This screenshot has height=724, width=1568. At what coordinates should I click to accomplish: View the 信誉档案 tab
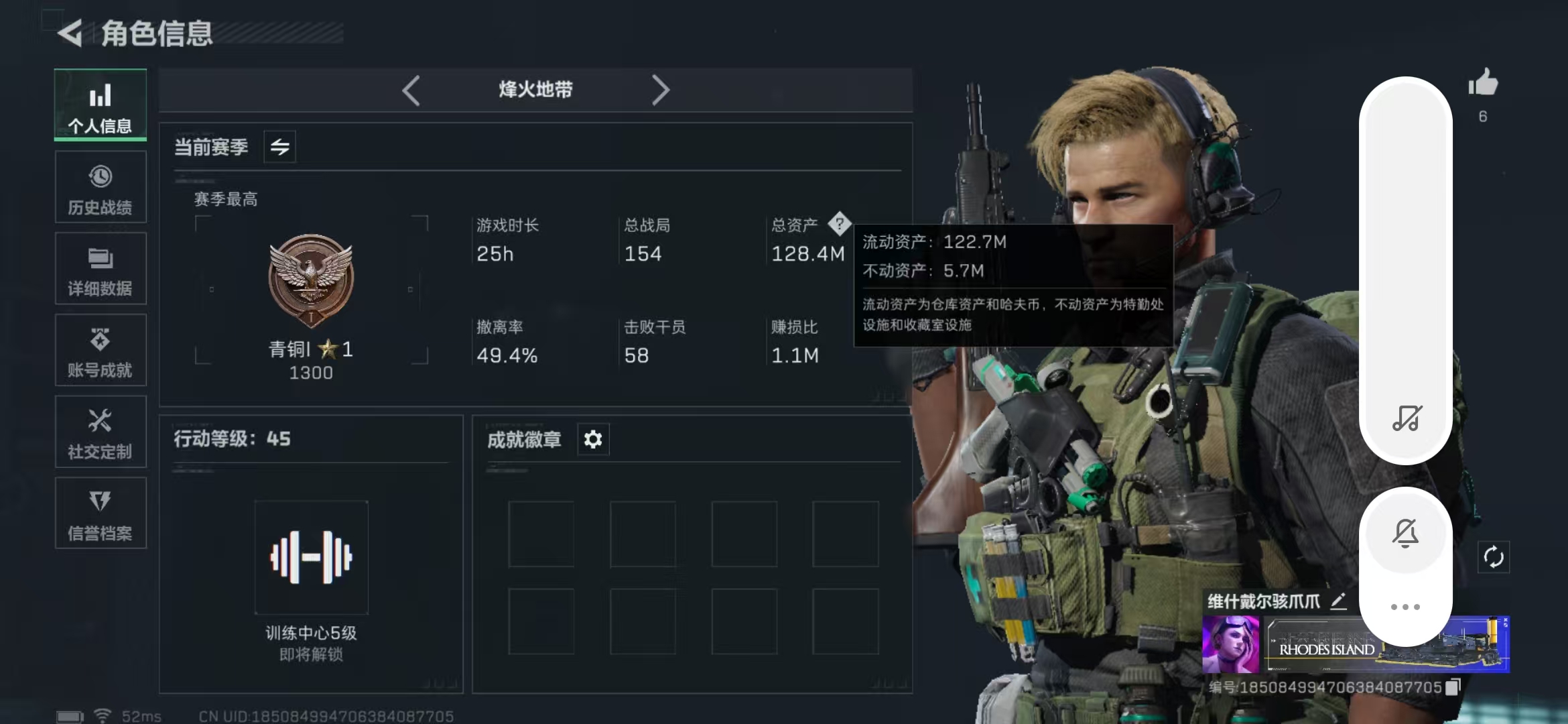101,514
